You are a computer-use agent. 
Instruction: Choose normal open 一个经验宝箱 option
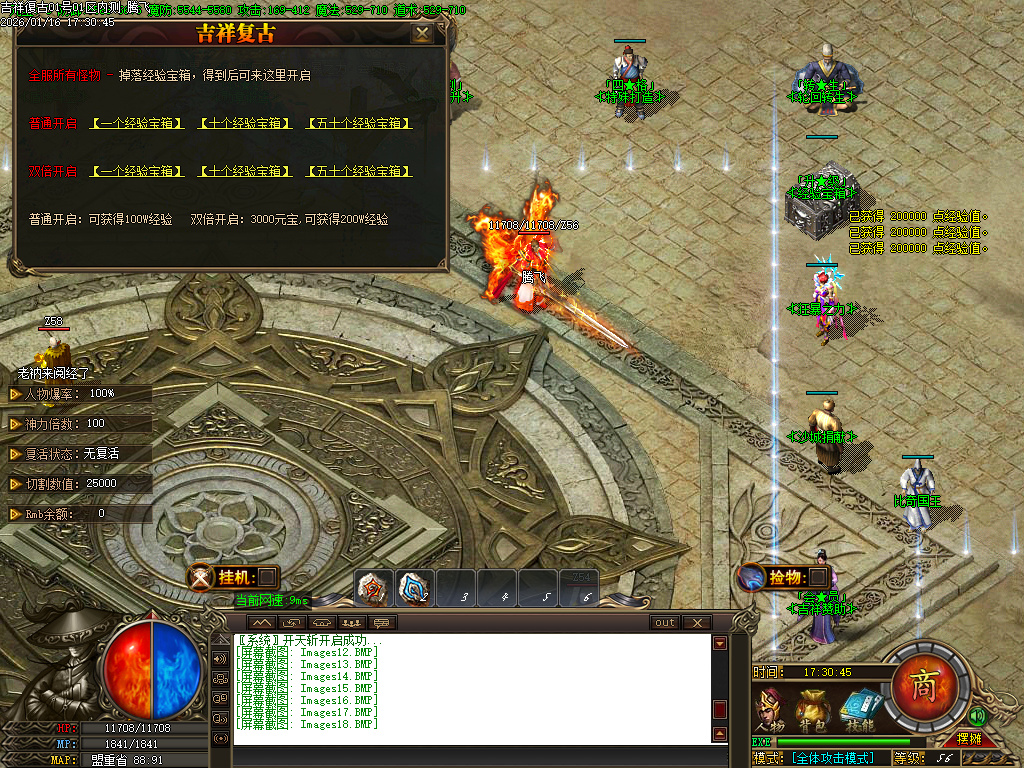tap(137, 123)
